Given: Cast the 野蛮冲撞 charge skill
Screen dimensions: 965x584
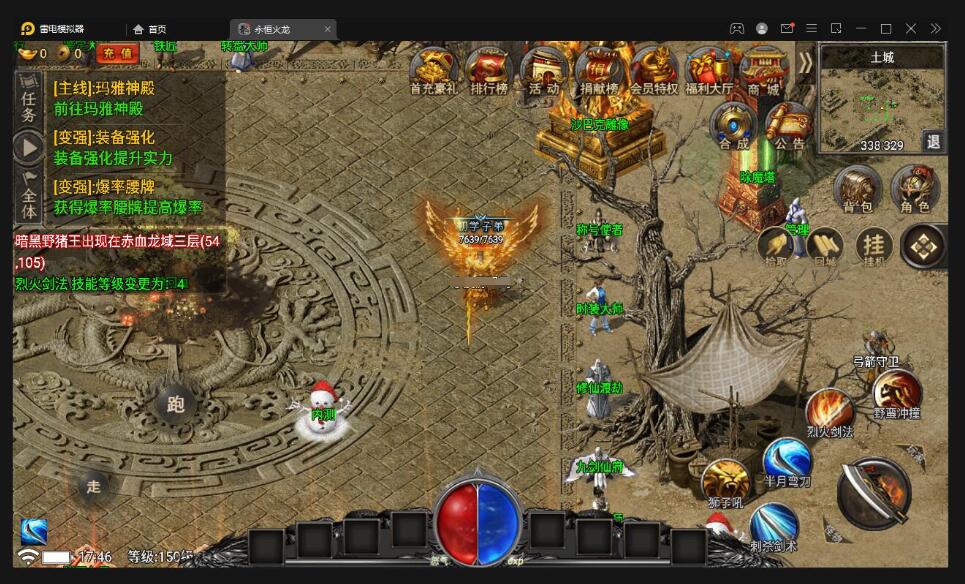Looking at the screenshot, I should point(896,391).
